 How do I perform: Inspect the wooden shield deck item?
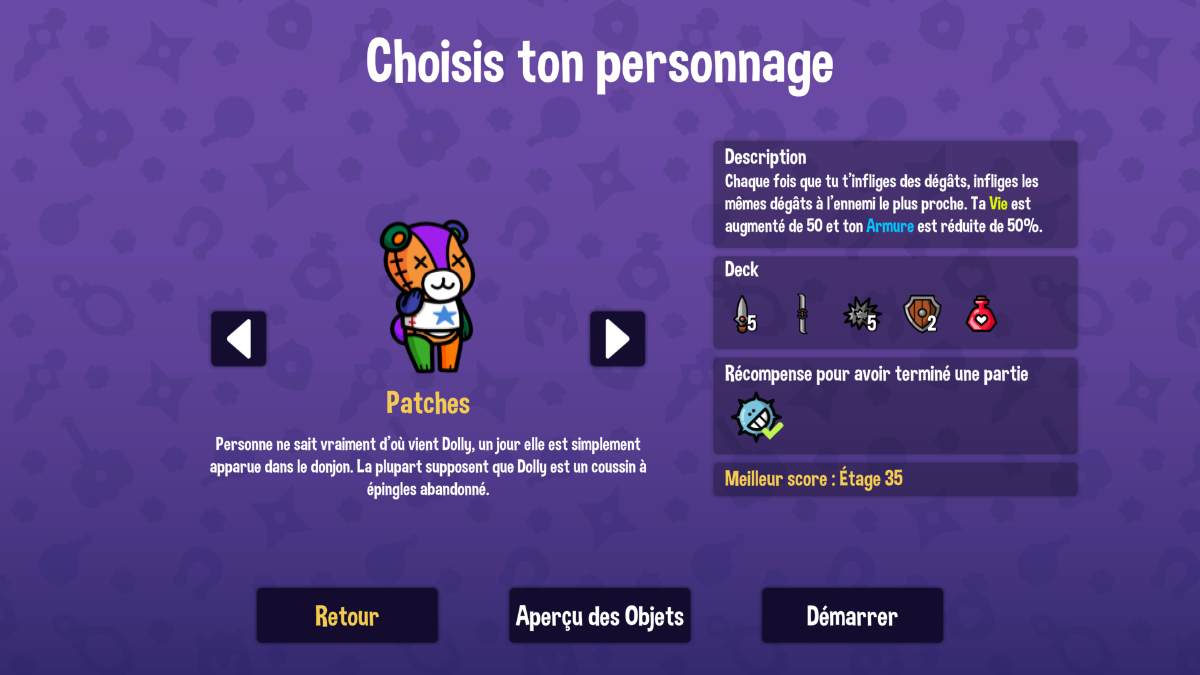coord(920,315)
